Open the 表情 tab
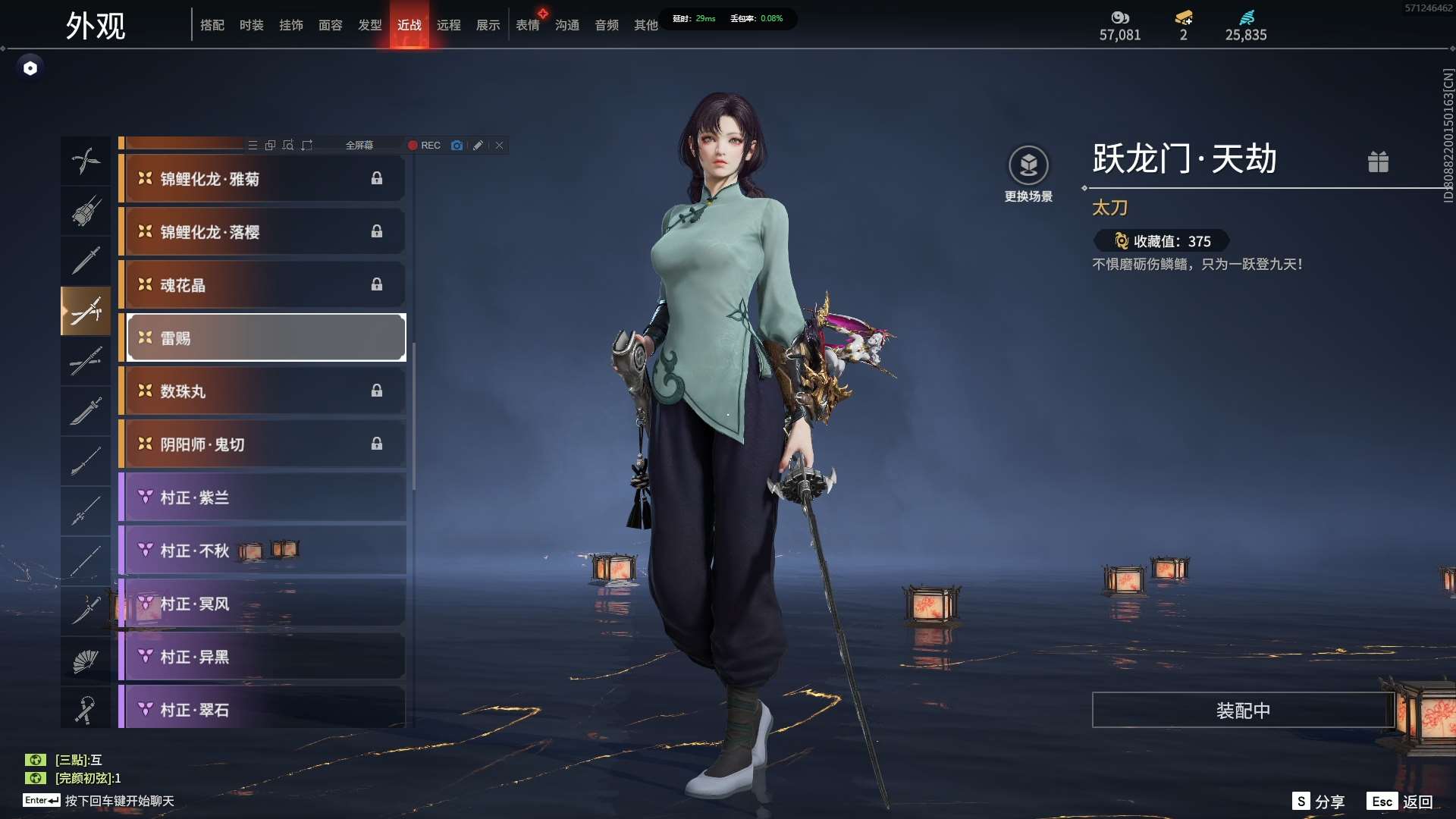This screenshot has height=819, width=1456. click(527, 25)
